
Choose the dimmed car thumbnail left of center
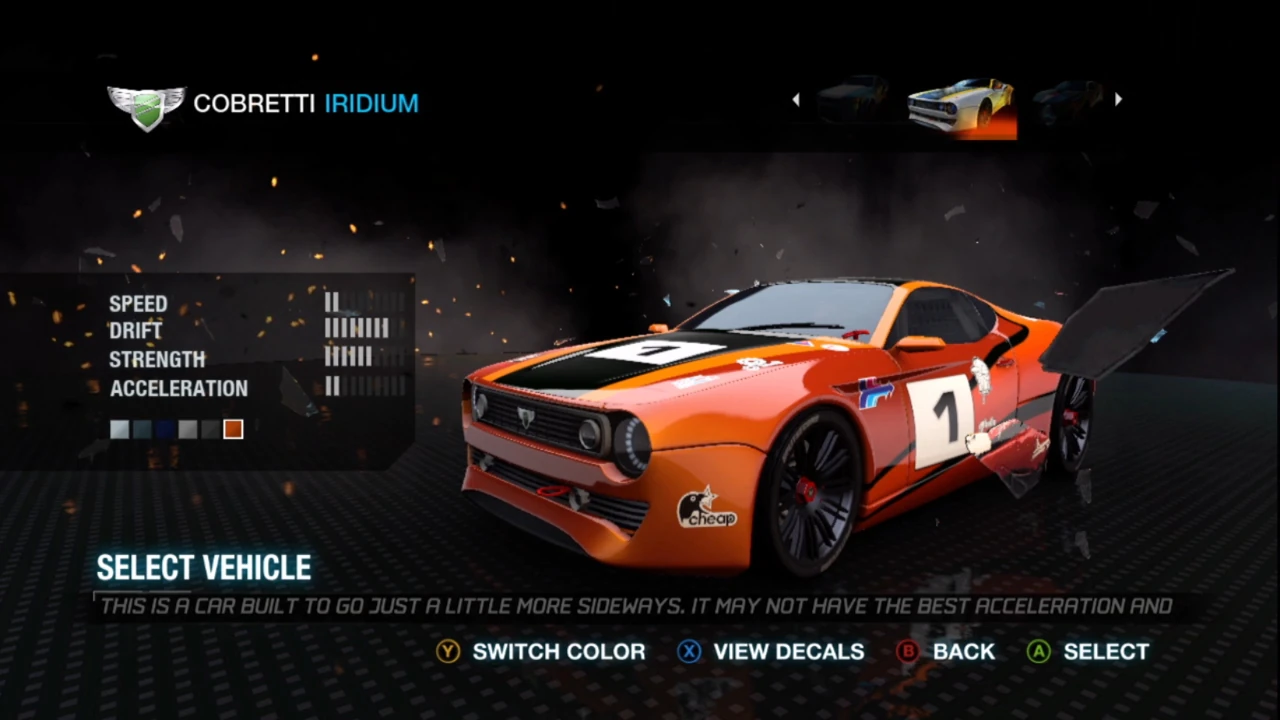click(x=852, y=98)
